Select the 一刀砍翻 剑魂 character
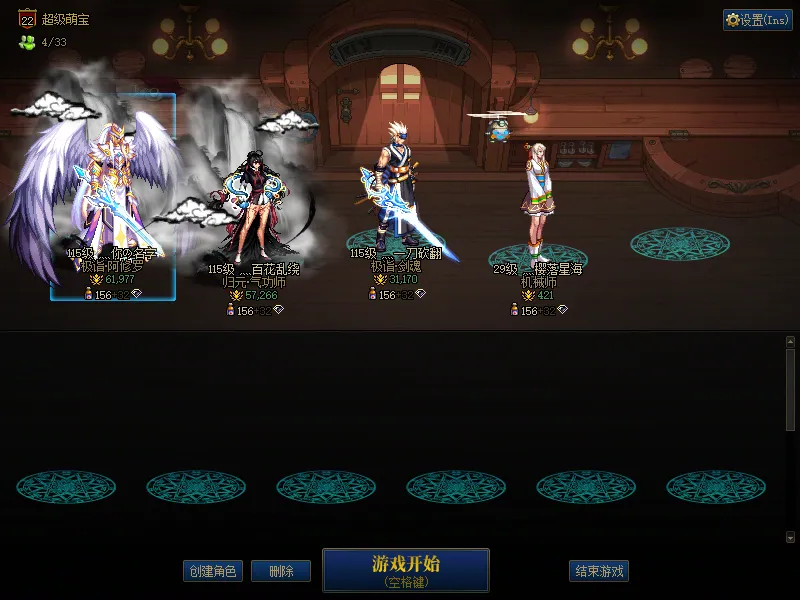800x600 pixels. click(396, 200)
